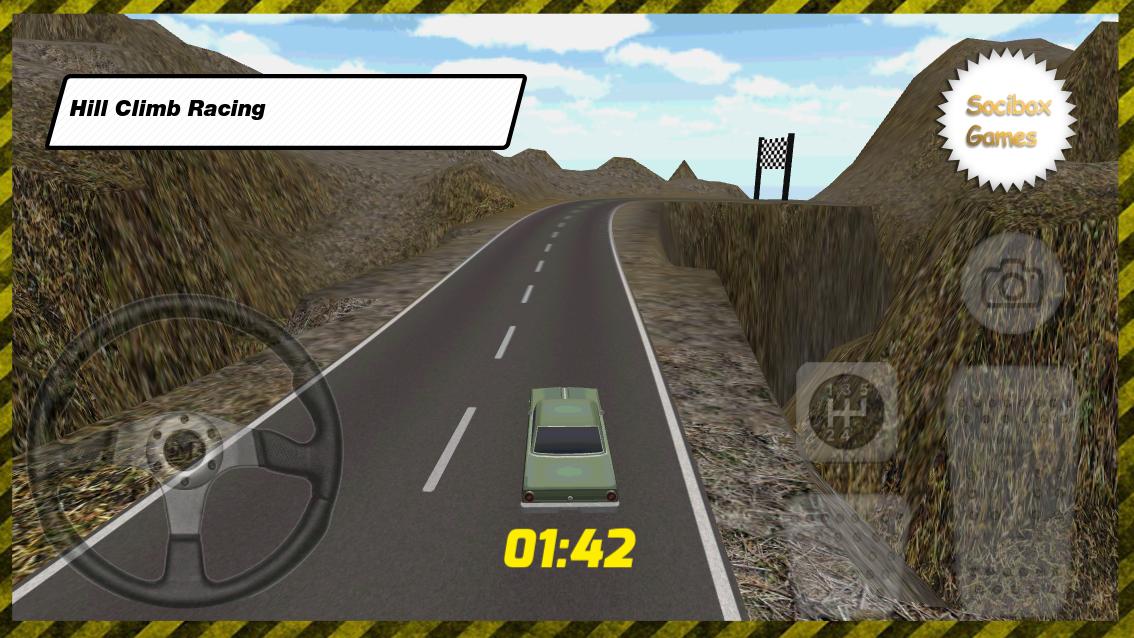Open the Socibox Games badge
This screenshot has height=638, width=1134.
coord(1007,121)
